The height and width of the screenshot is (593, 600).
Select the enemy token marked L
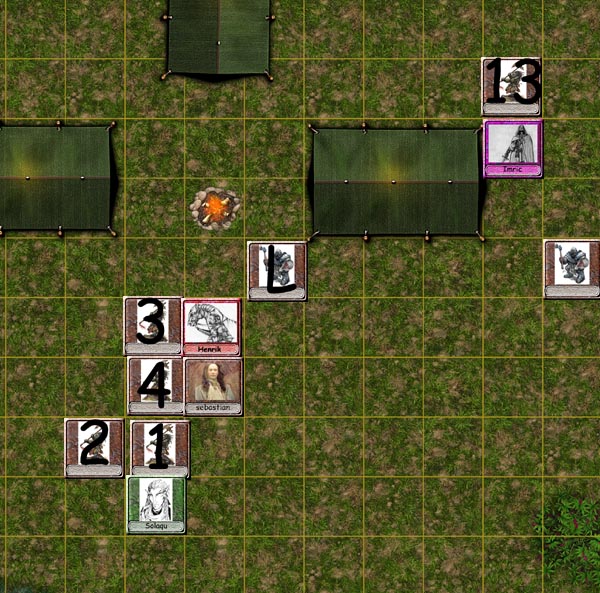(x=277, y=270)
